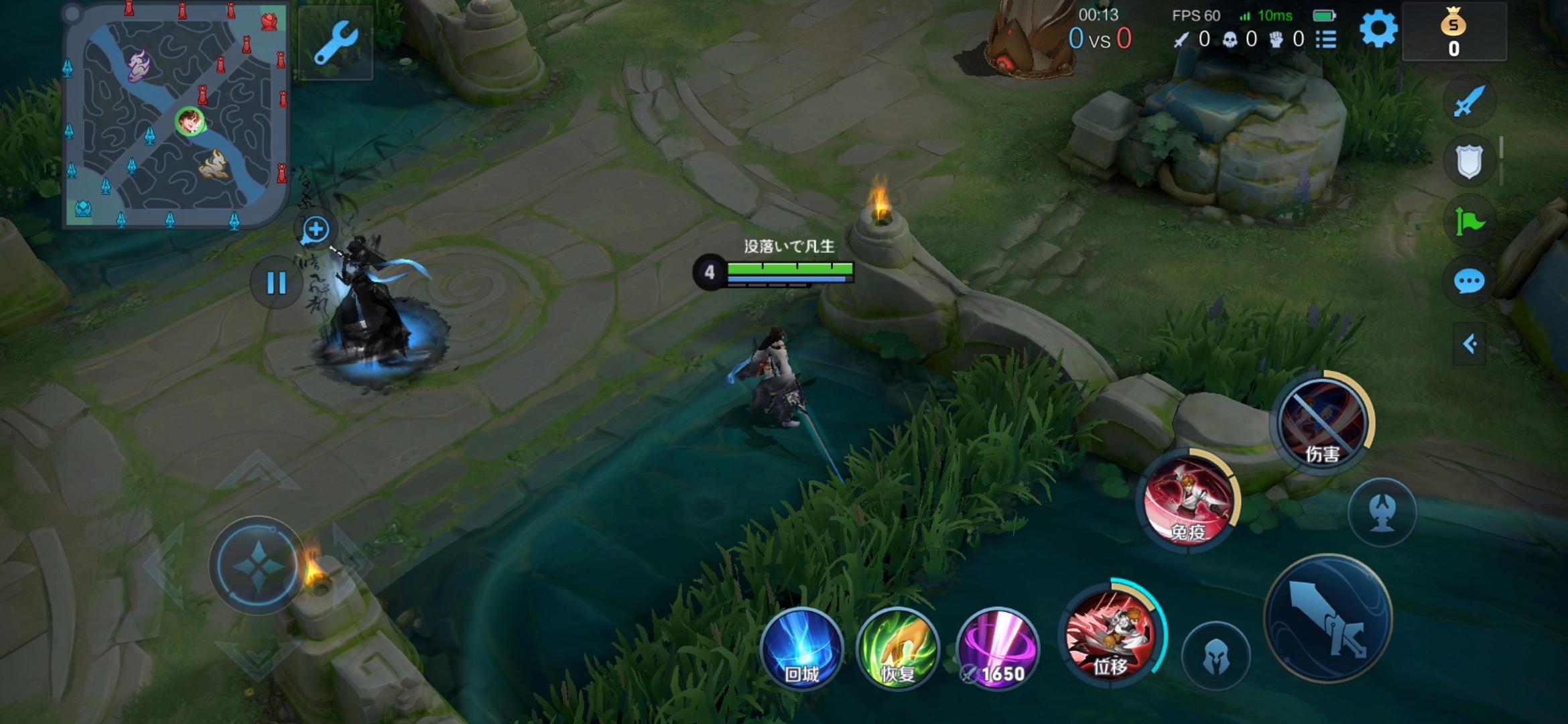Send the shield defend signal
Screen dimensions: 1568x724
point(1469,161)
